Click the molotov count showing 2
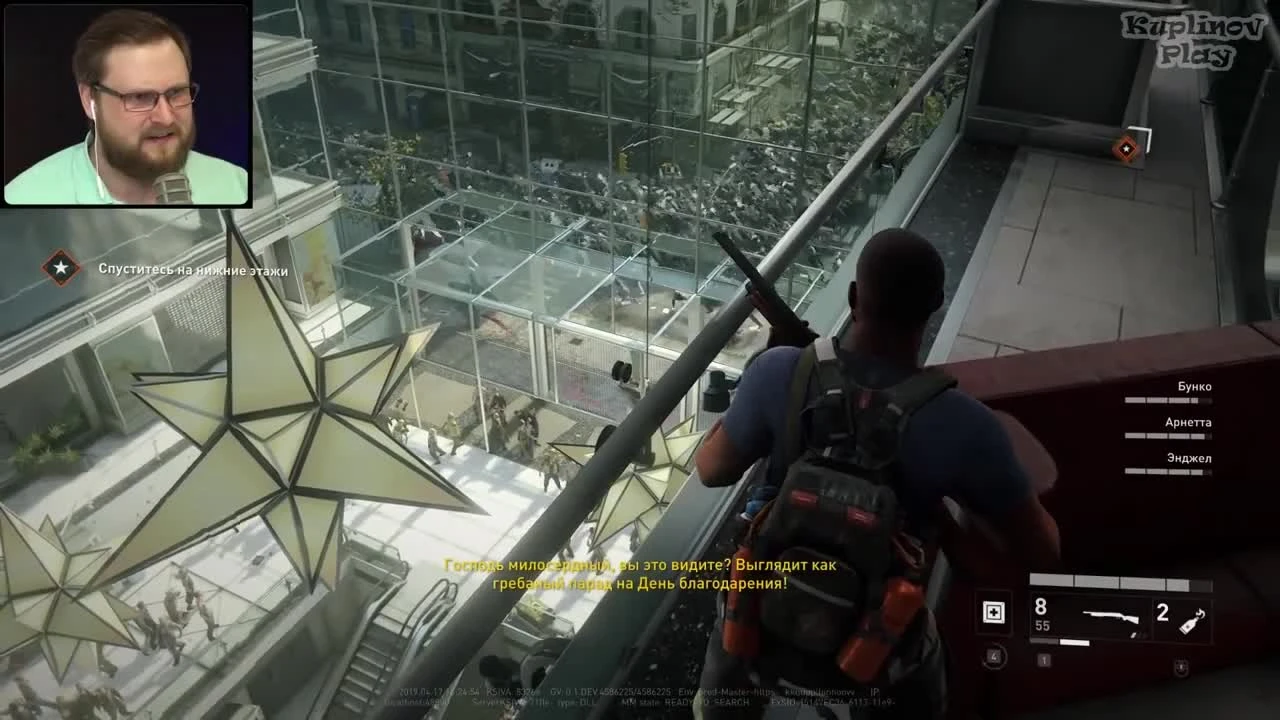 [1161, 612]
